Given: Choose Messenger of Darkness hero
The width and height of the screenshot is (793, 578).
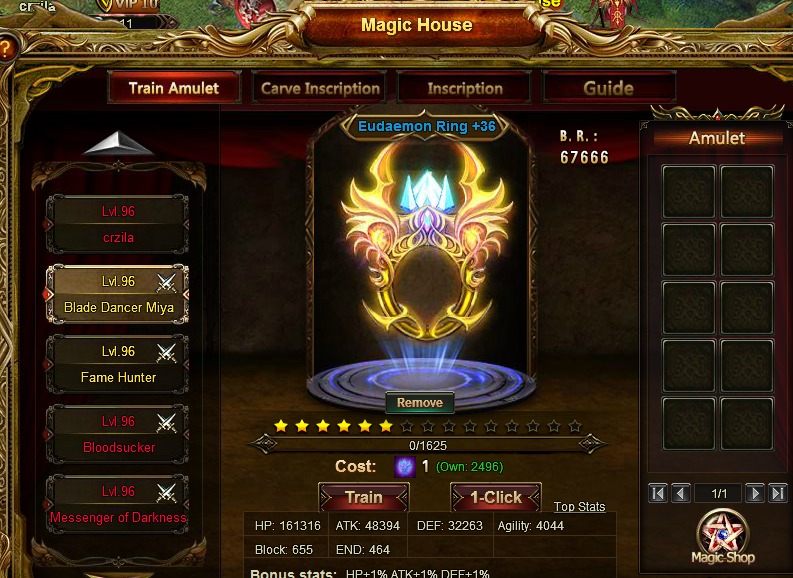Looking at the screenshot, I should pos(117,505).
